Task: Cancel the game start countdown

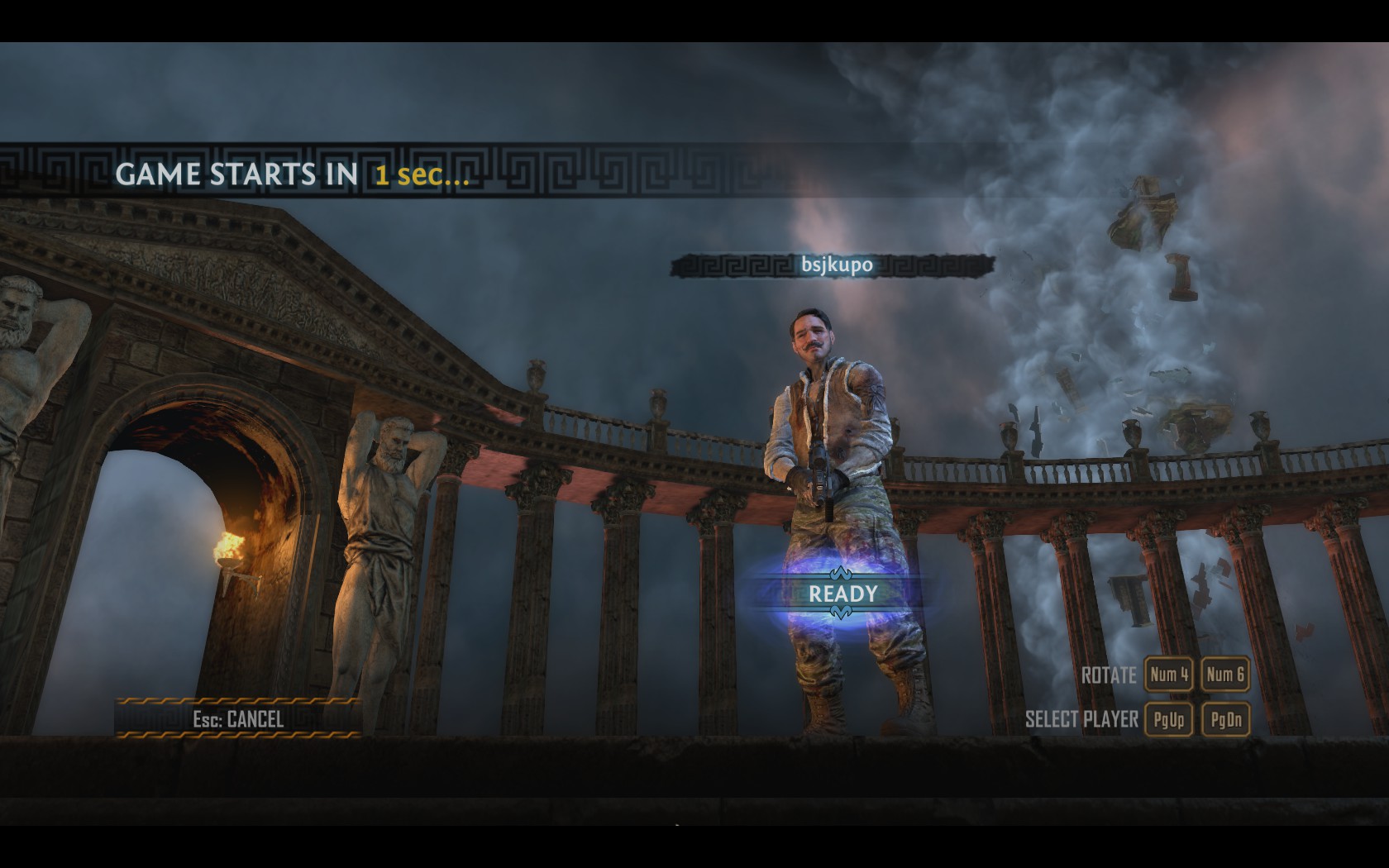Action: [238, 718]
